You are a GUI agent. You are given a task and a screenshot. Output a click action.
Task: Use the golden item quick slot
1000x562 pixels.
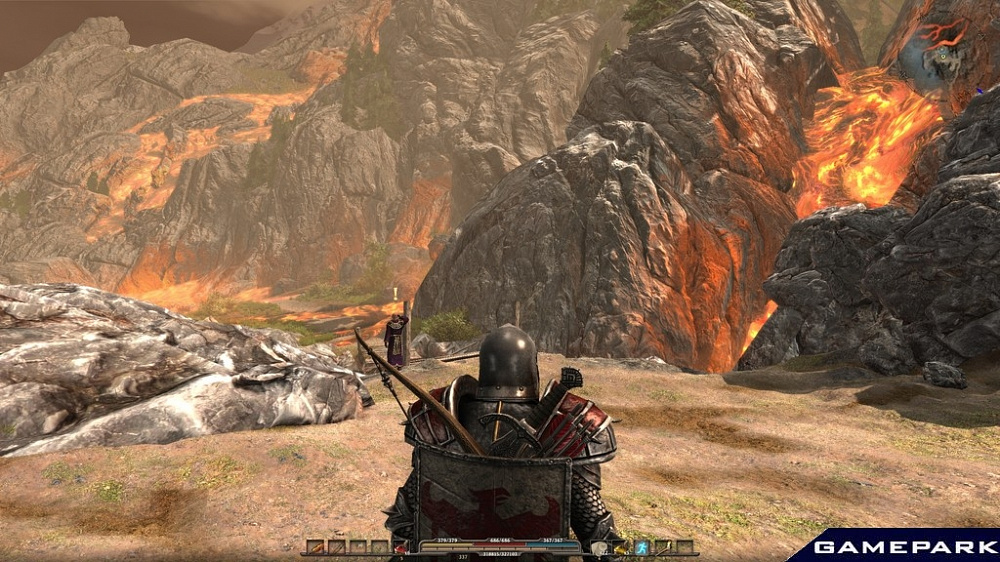(x=620, y=547)
